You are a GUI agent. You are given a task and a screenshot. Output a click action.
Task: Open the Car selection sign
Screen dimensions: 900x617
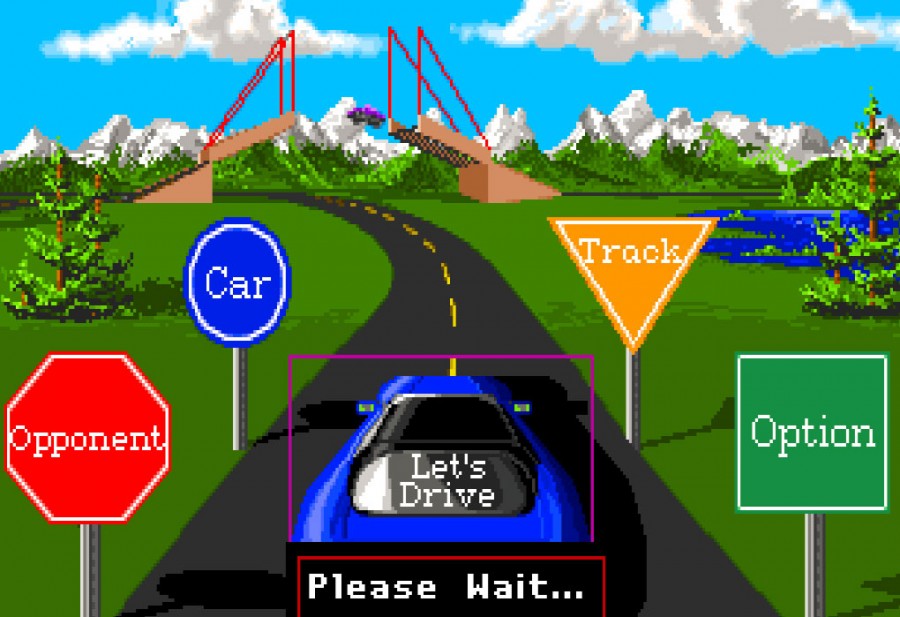pyautogui.click(x=237, y=282)
